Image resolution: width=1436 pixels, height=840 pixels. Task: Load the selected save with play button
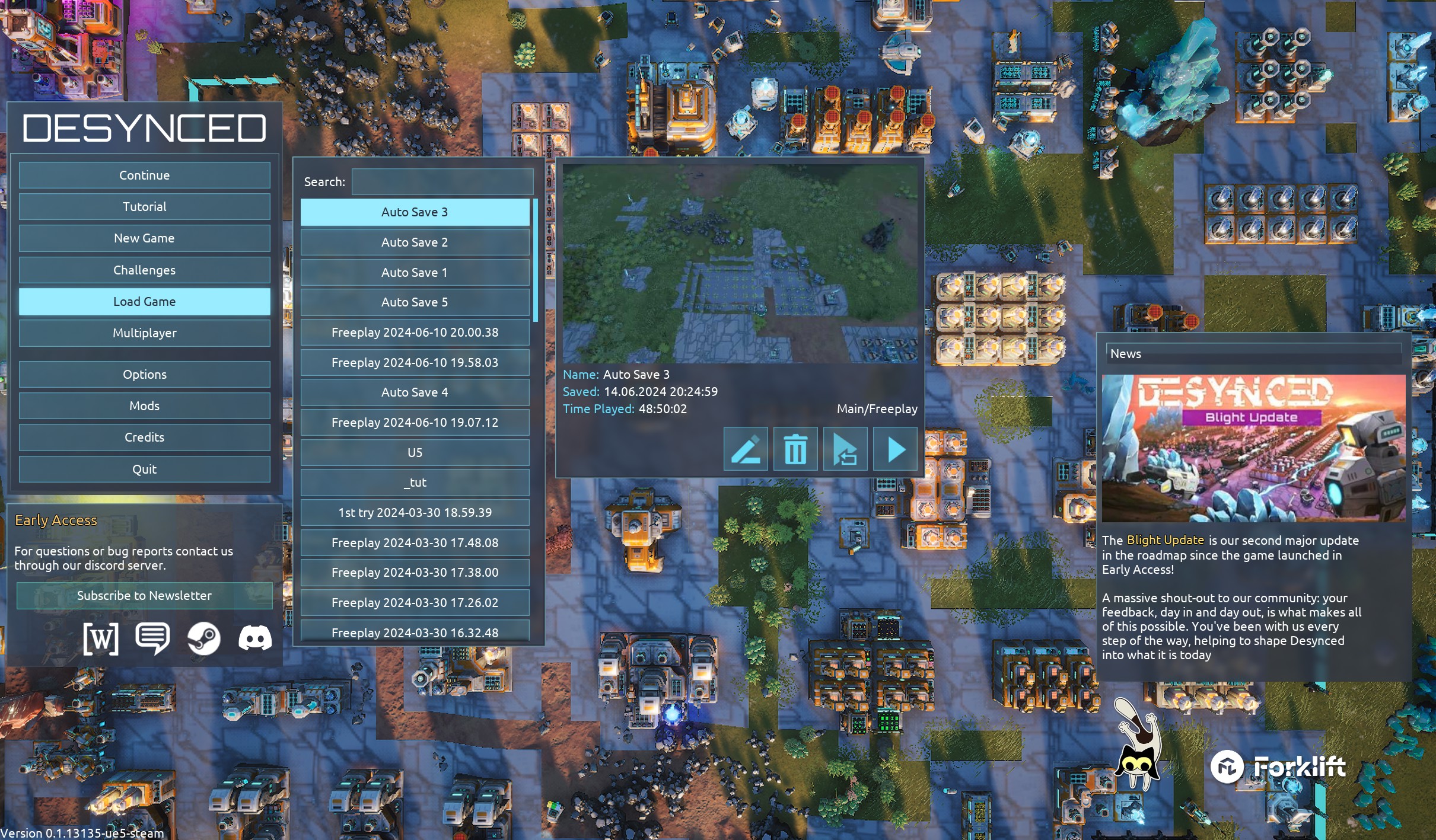[896, 449]
